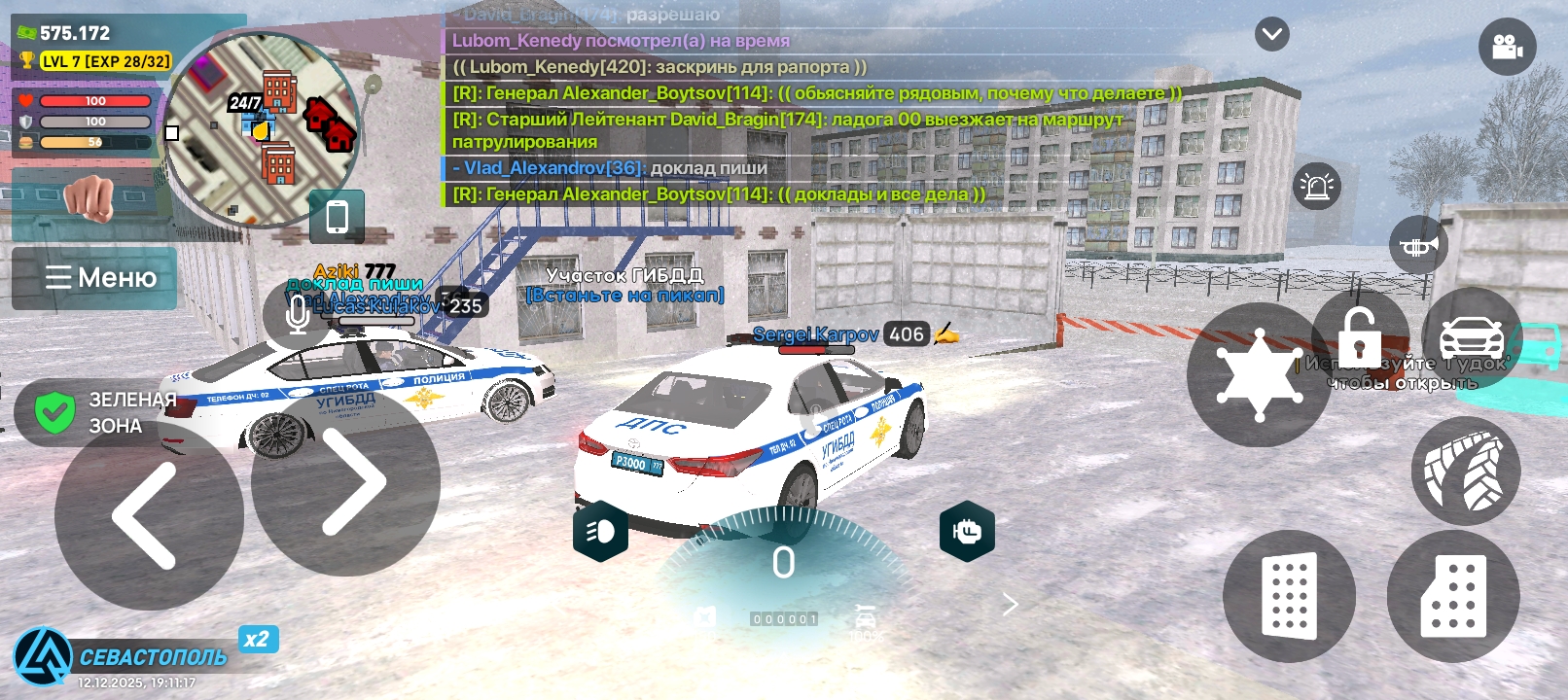Toggle the padlock car lock button

tap(1359, 336)
